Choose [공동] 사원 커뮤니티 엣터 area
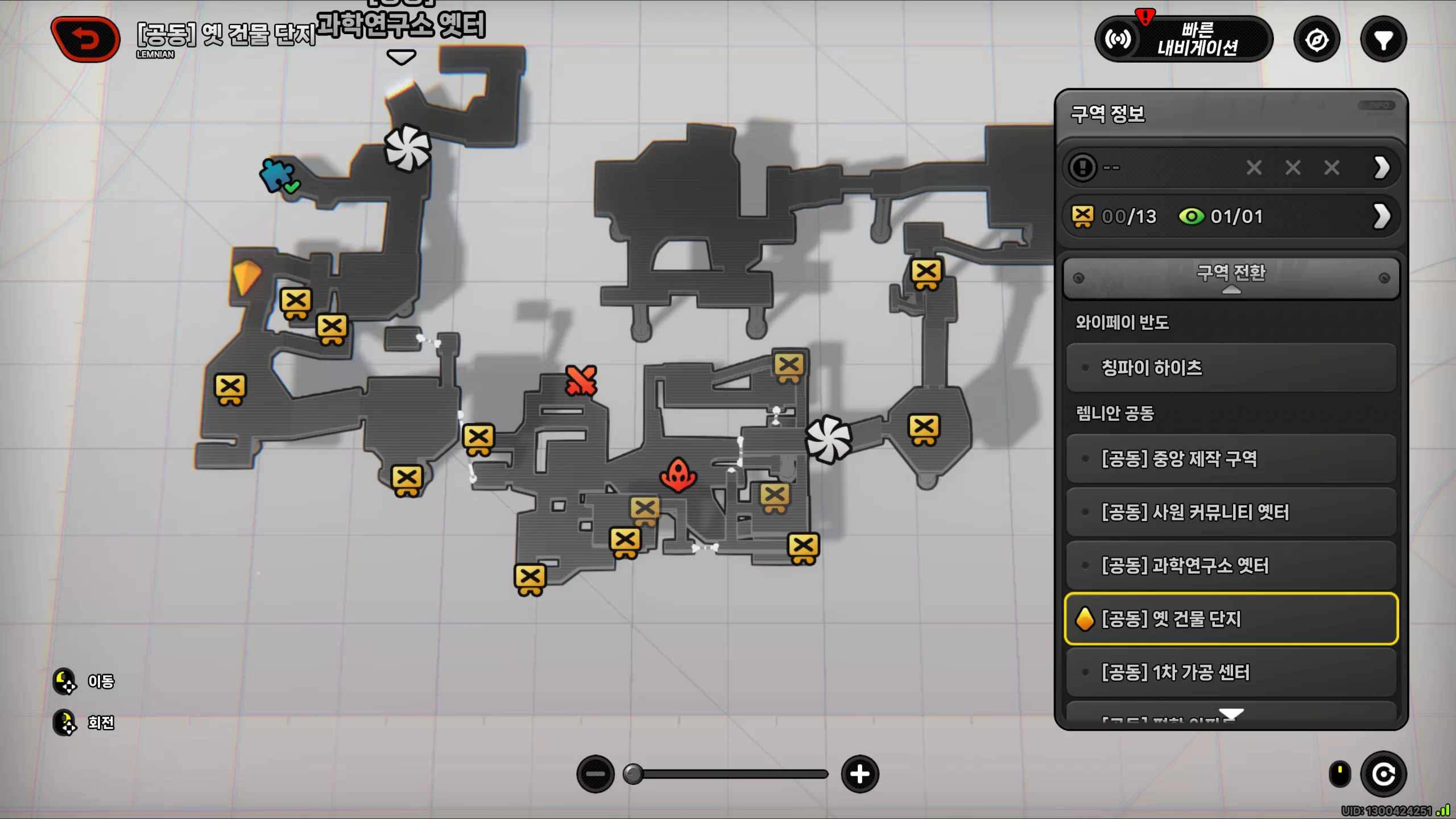Image resolution: width=1456 pixels, height=819 pixels. pyautogui.click(x=1231, y=512)
